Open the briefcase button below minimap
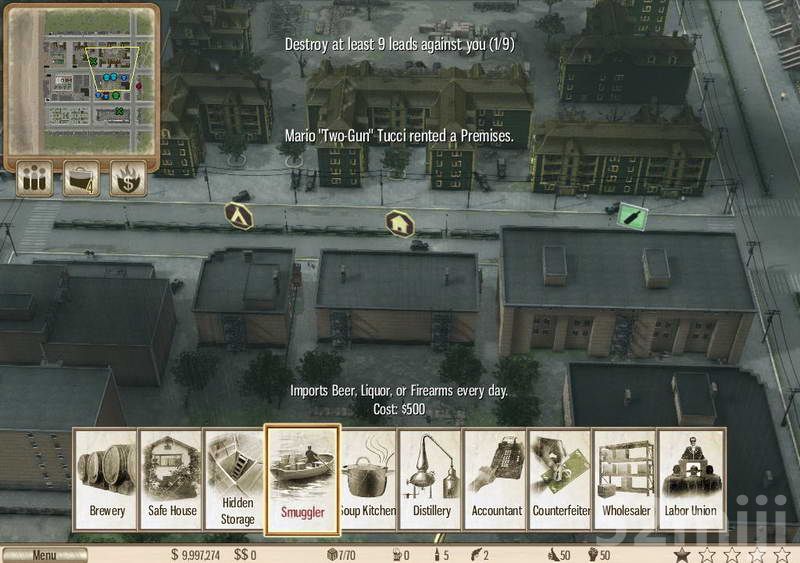This screenshot has width=800, height=563. click(x=81, y=180)
